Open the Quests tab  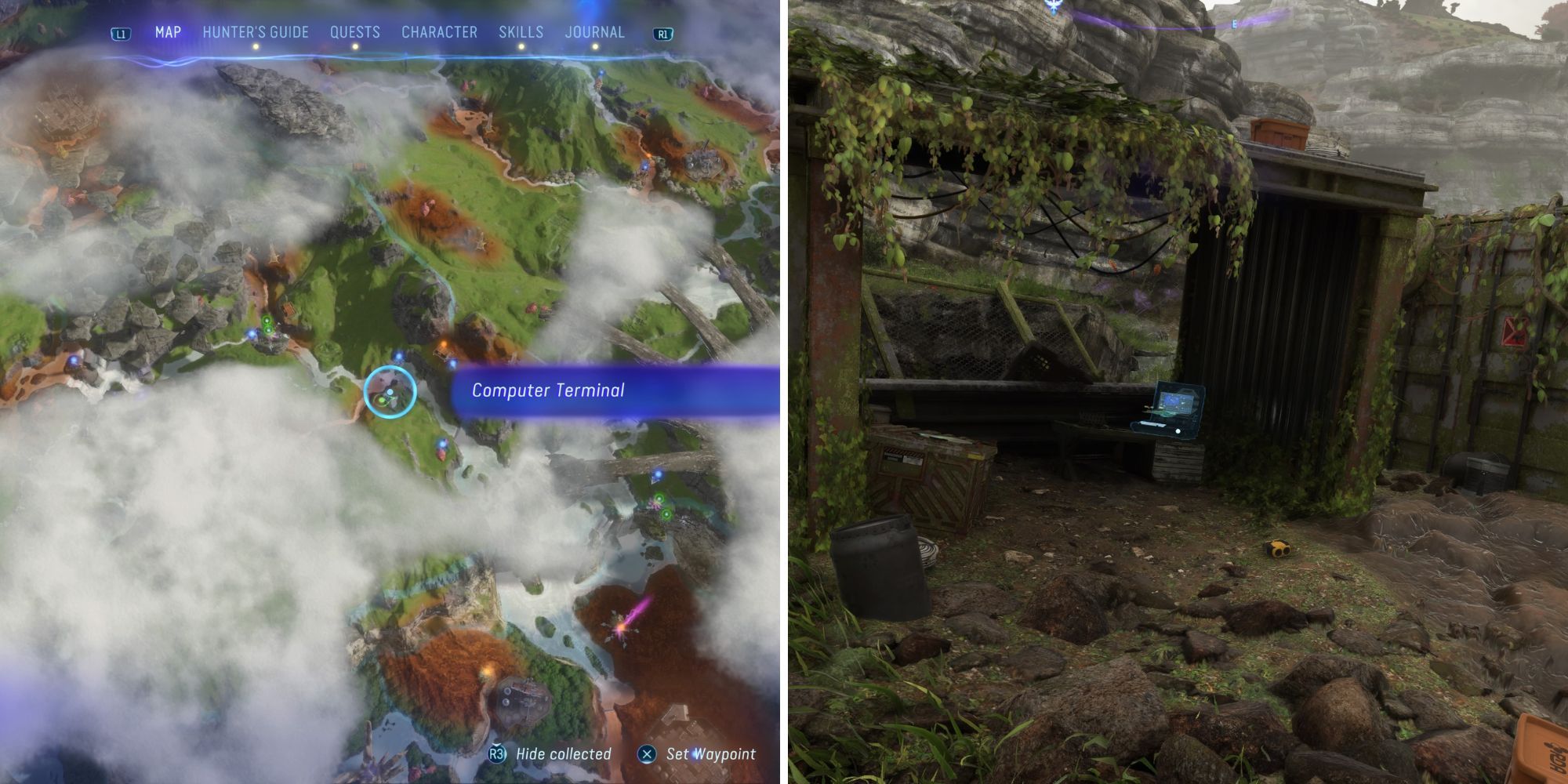(x=355, y=32)
